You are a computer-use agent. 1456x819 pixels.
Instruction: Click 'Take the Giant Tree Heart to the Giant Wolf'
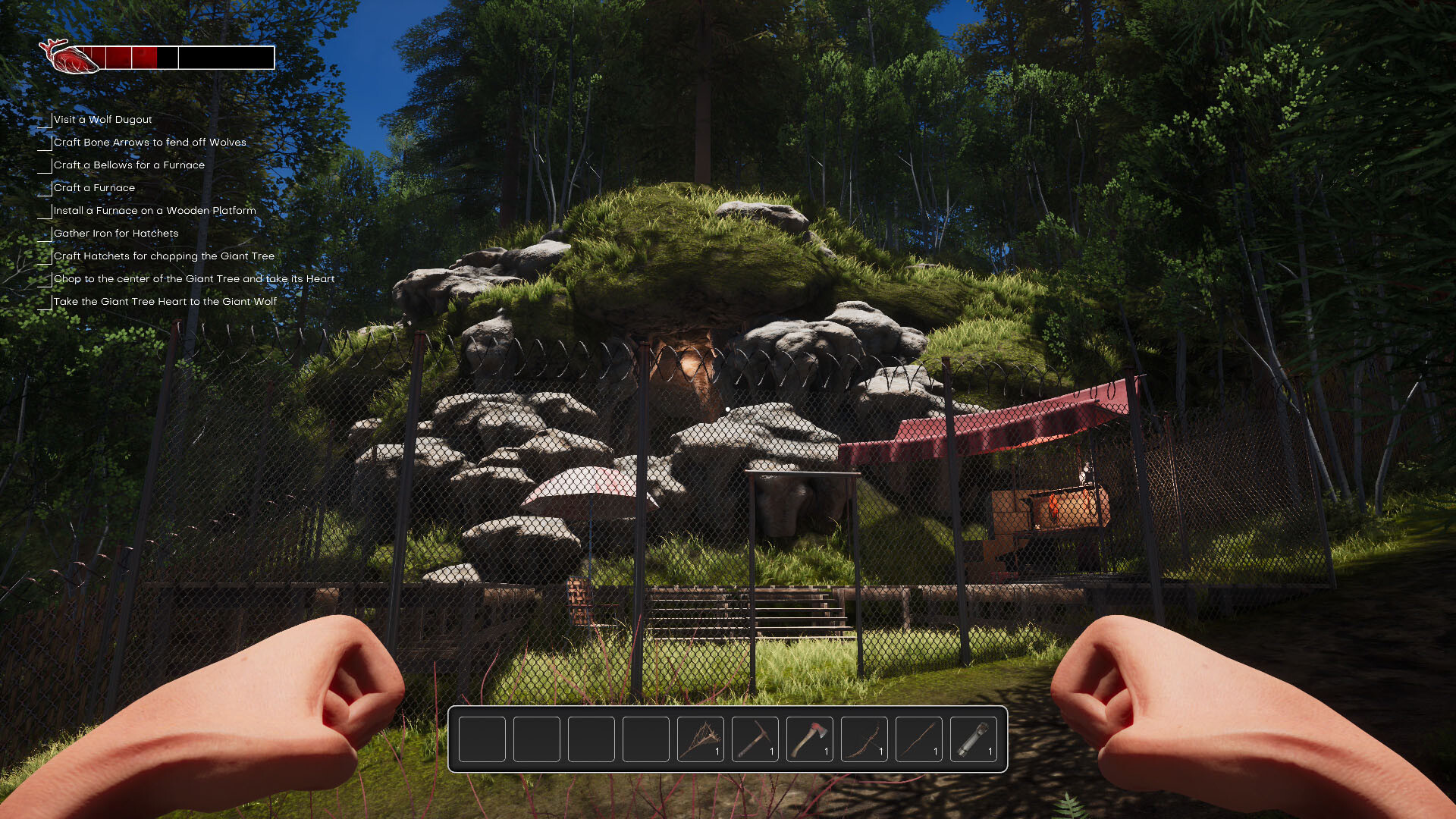click(165, 302)
